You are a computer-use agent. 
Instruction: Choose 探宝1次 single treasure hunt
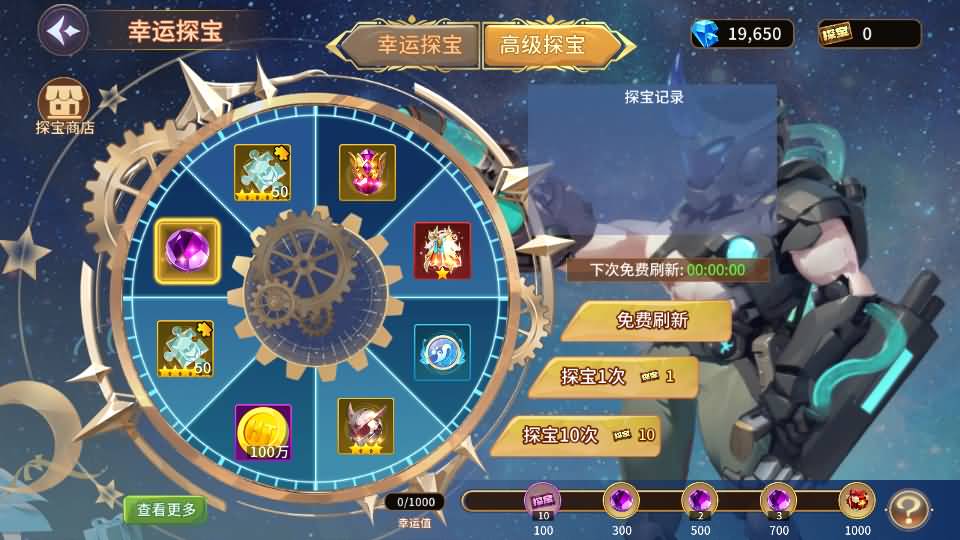click(x=614, y=377)
